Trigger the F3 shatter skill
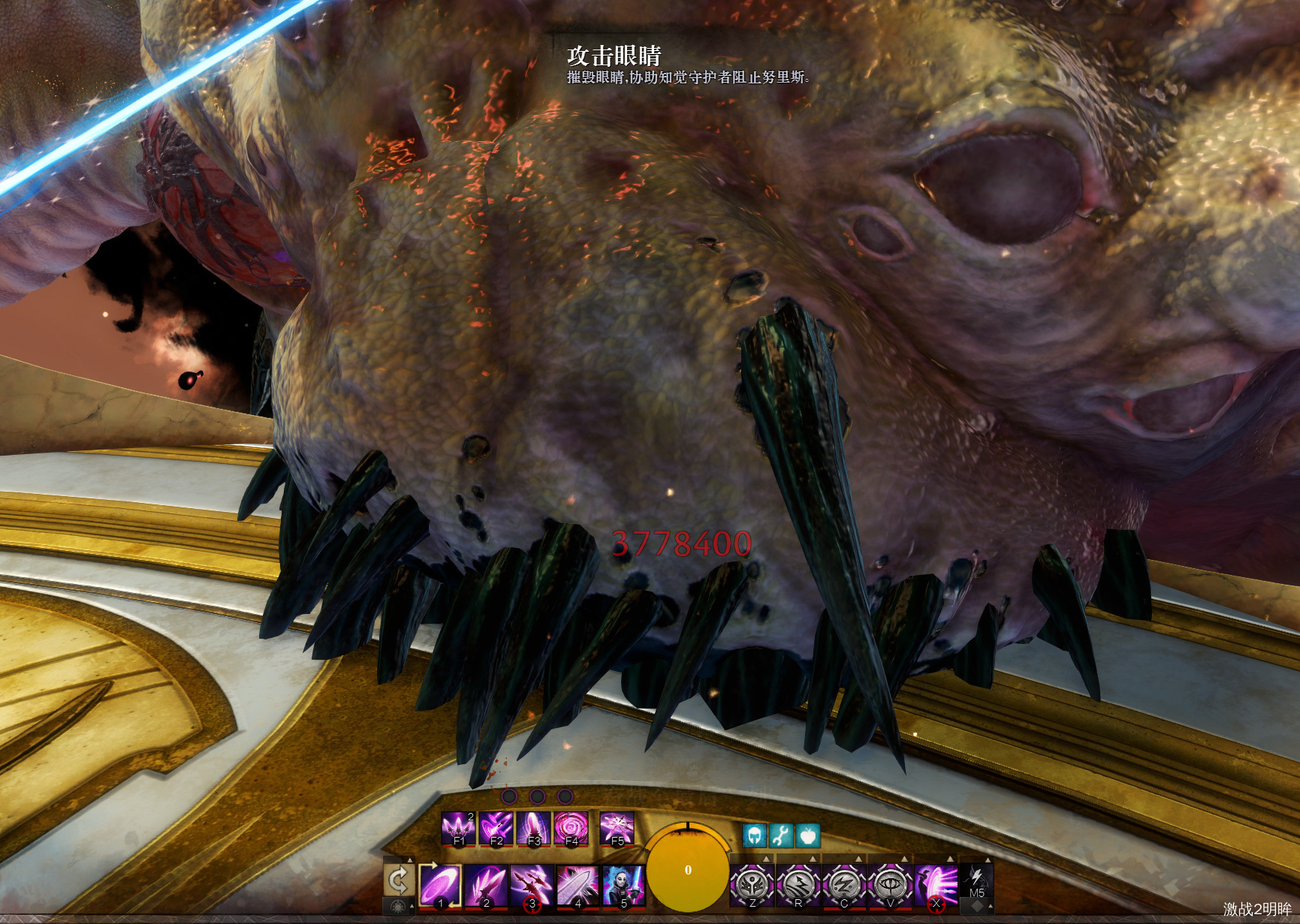Screen dimensions: 1300x924 click(x=534, y=829)
